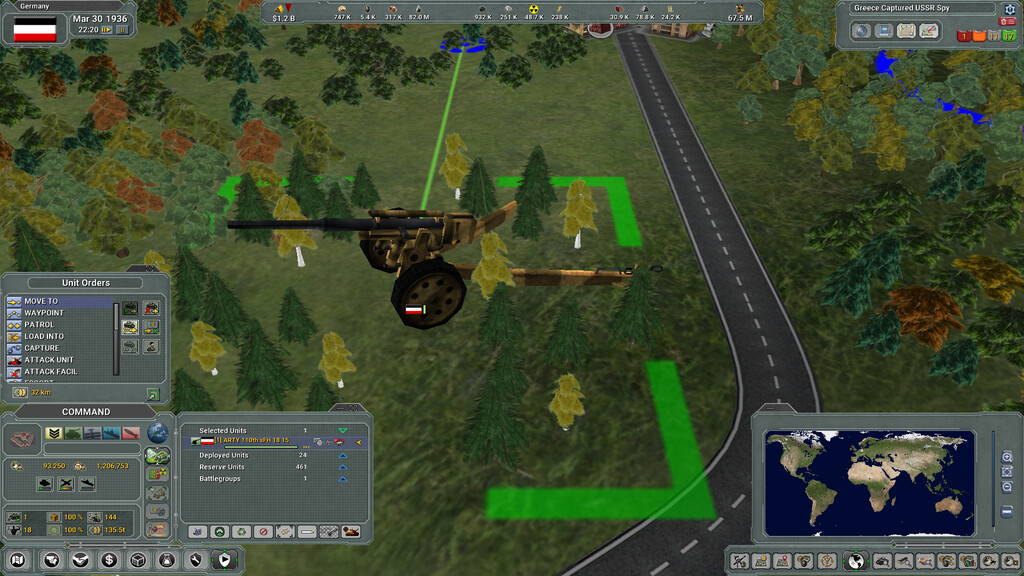Screen dimensions: 1024x576
Task: Open the dollar sign finance department
Action: [x=109, y=560]
